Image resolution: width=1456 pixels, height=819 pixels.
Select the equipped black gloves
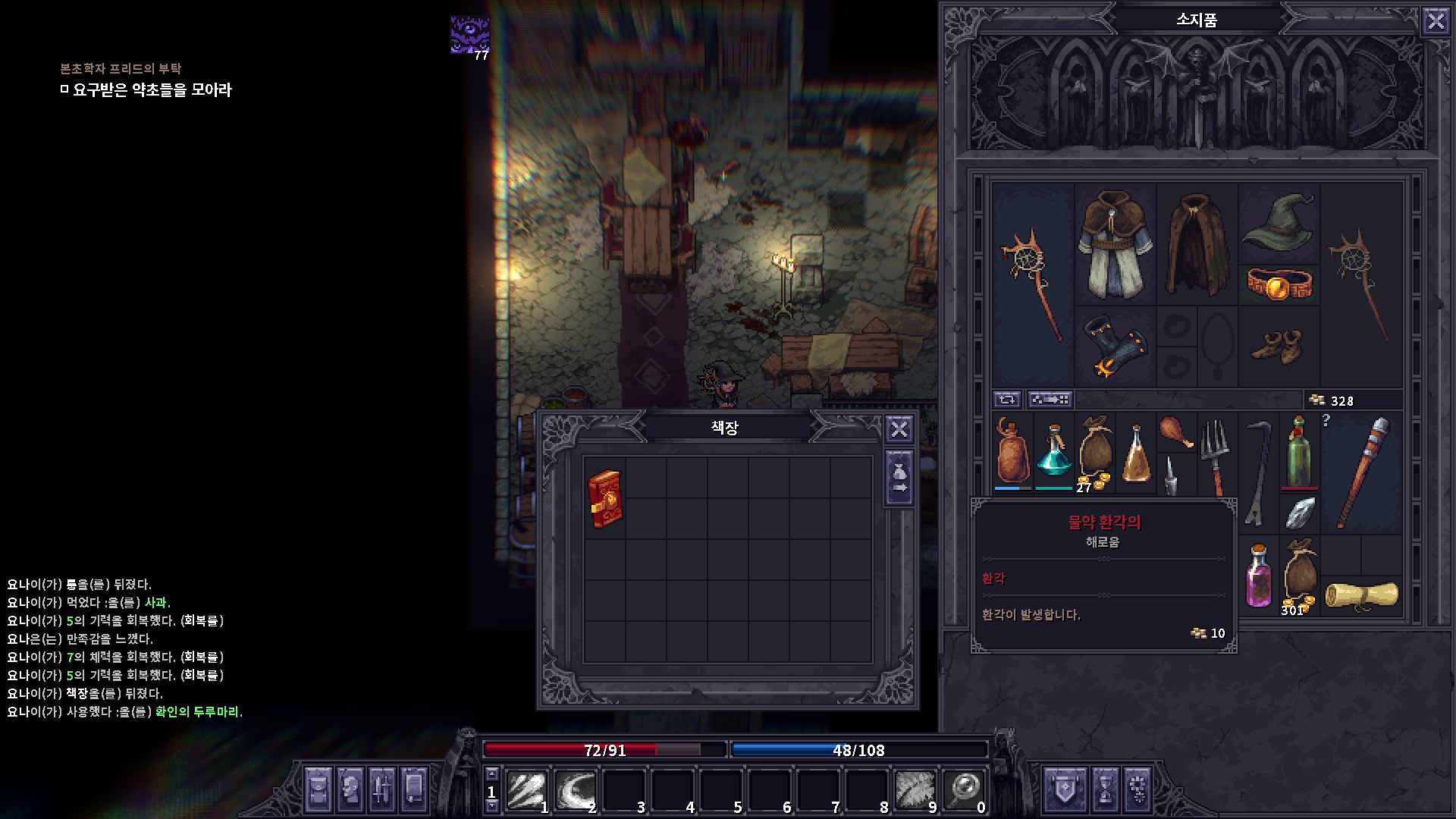point(1114,347)
